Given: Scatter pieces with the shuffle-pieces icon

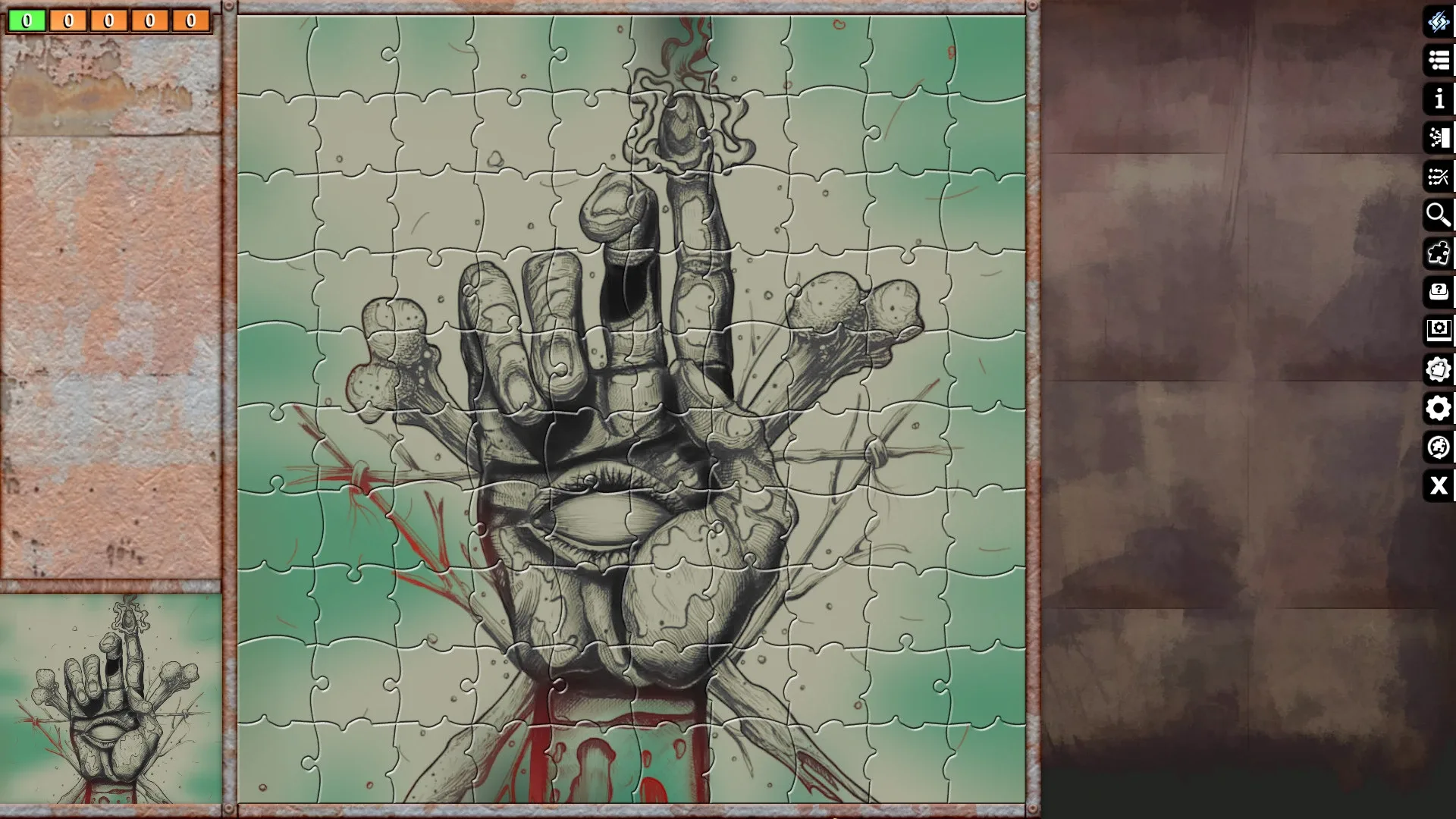Looking at the screenshot, I should coord(1438,177).
